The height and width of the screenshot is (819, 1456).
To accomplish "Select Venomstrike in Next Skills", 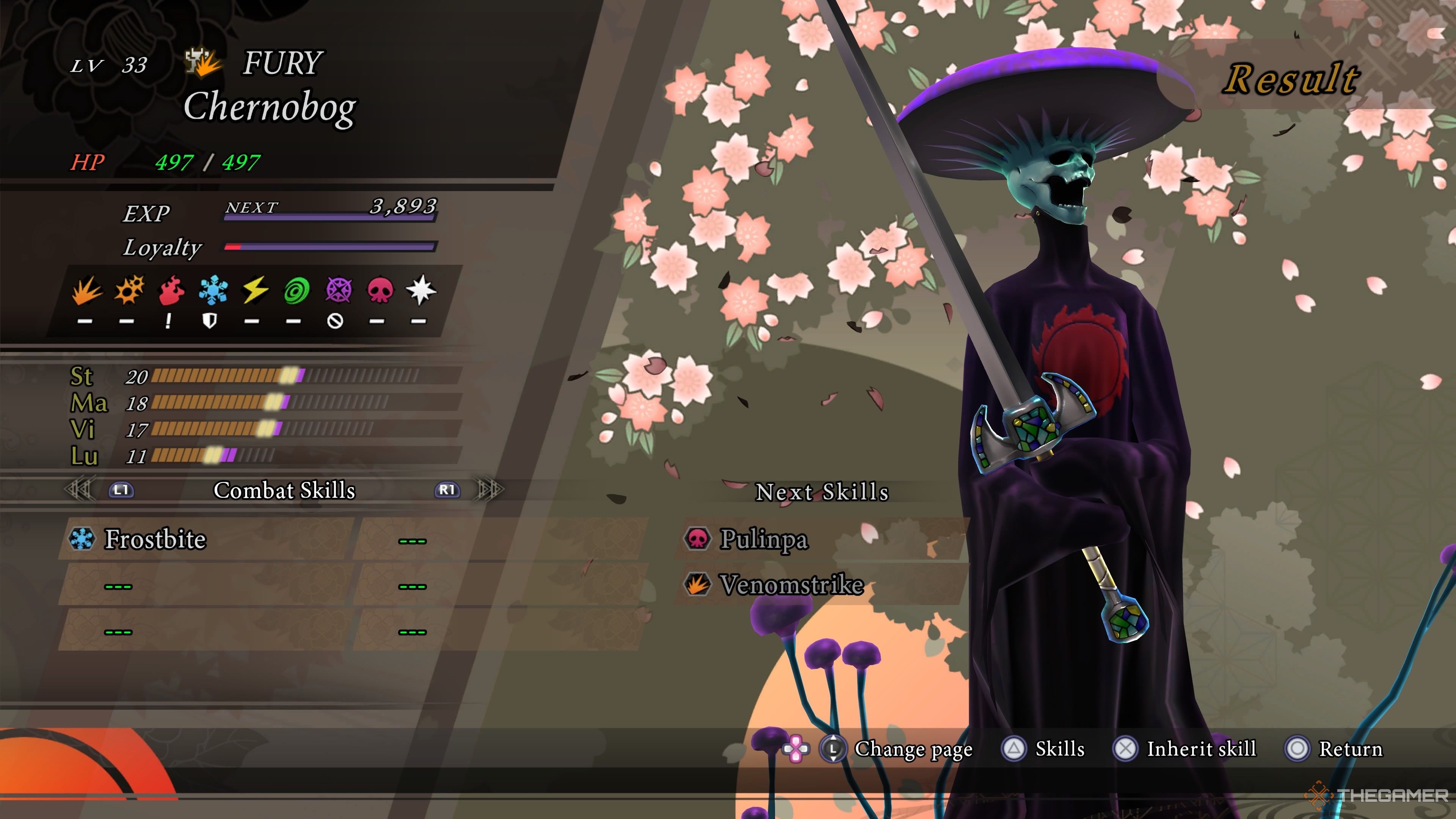I will (791, 584).
